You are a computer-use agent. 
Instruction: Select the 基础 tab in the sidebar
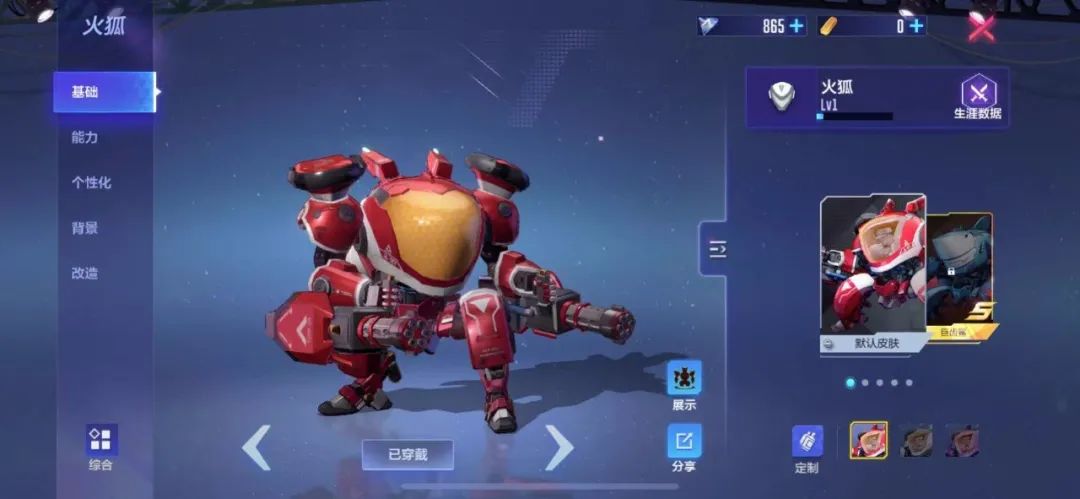103,92
